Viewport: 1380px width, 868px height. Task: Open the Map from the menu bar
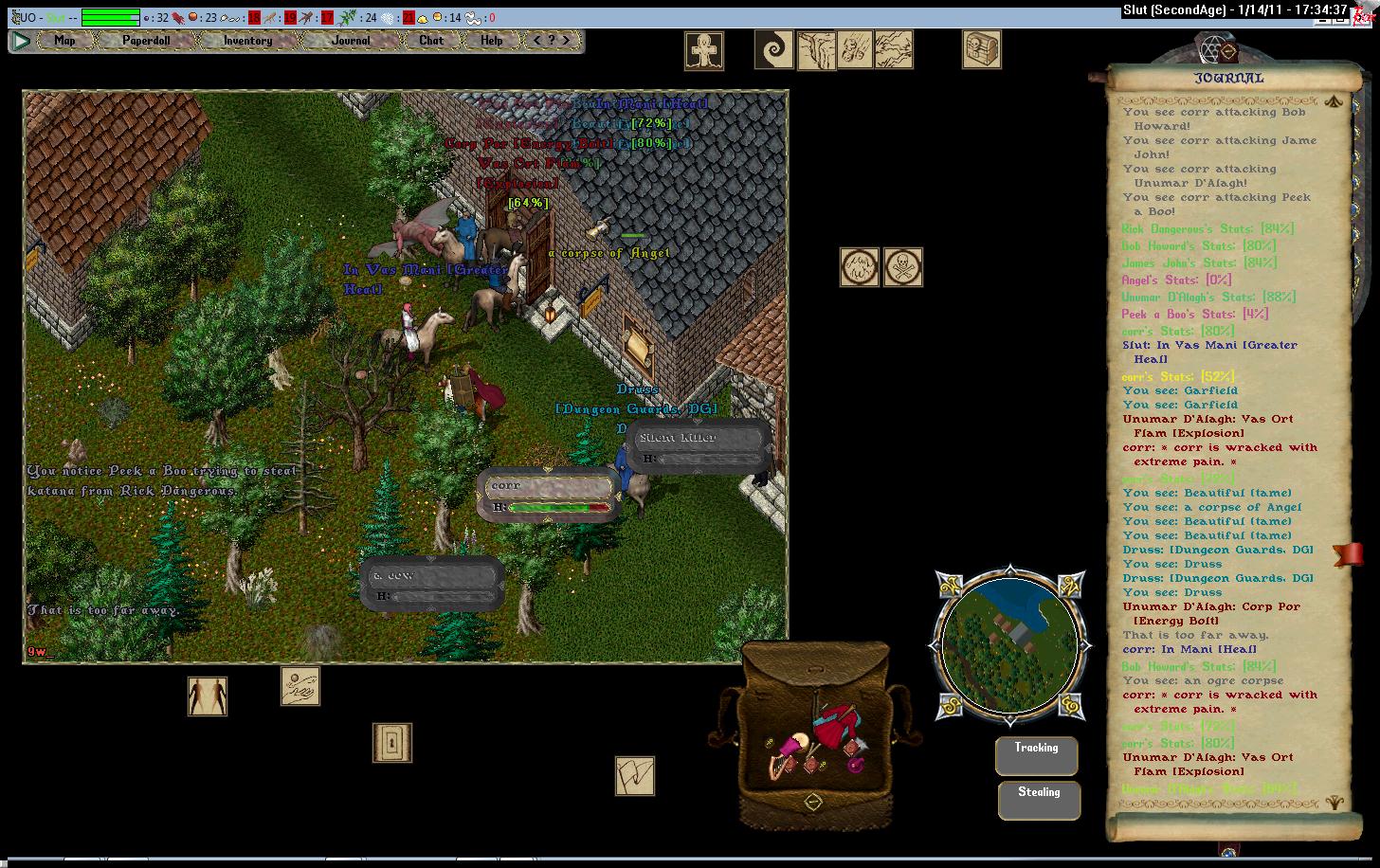64,41
